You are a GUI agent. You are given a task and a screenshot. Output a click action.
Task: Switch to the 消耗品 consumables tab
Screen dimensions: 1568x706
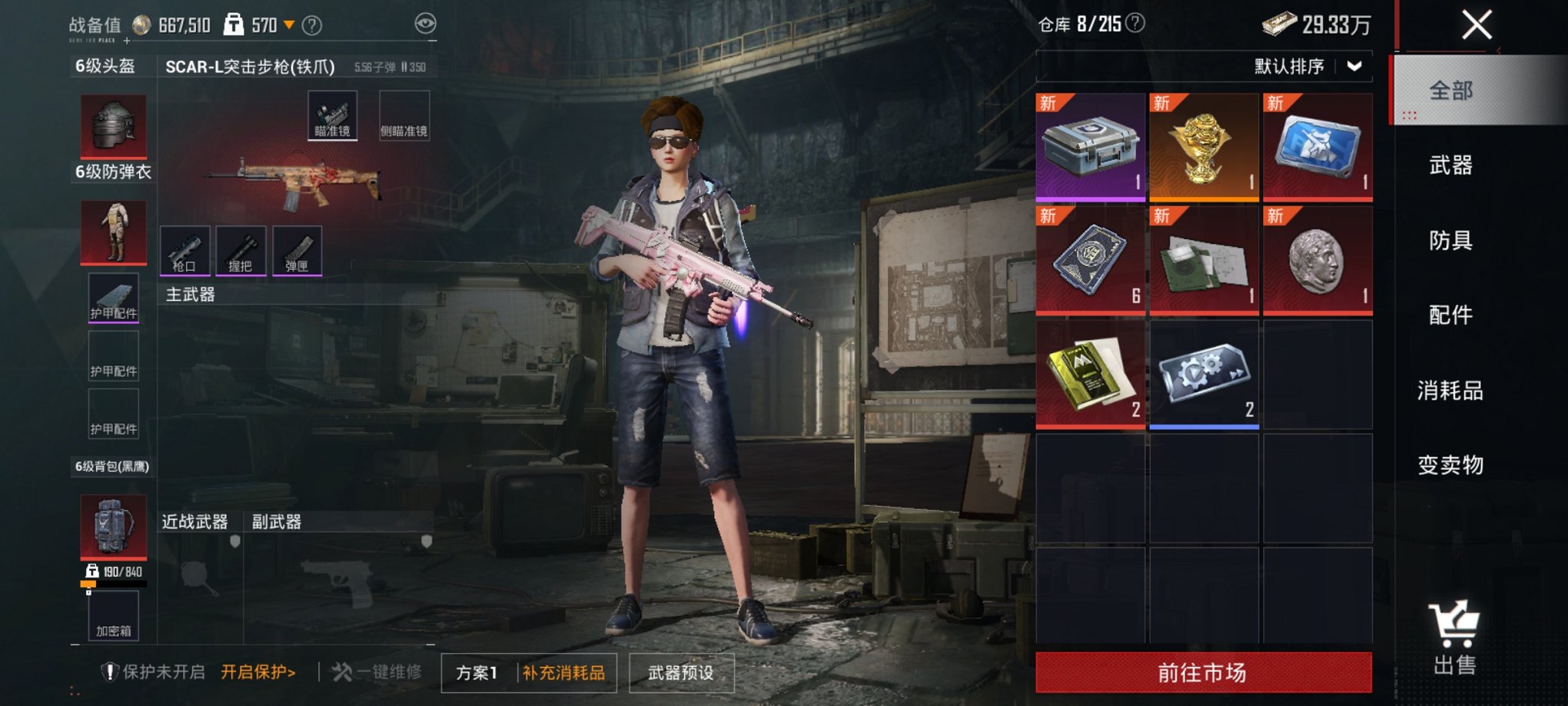pyautogui.click(x=1450, y=390)
